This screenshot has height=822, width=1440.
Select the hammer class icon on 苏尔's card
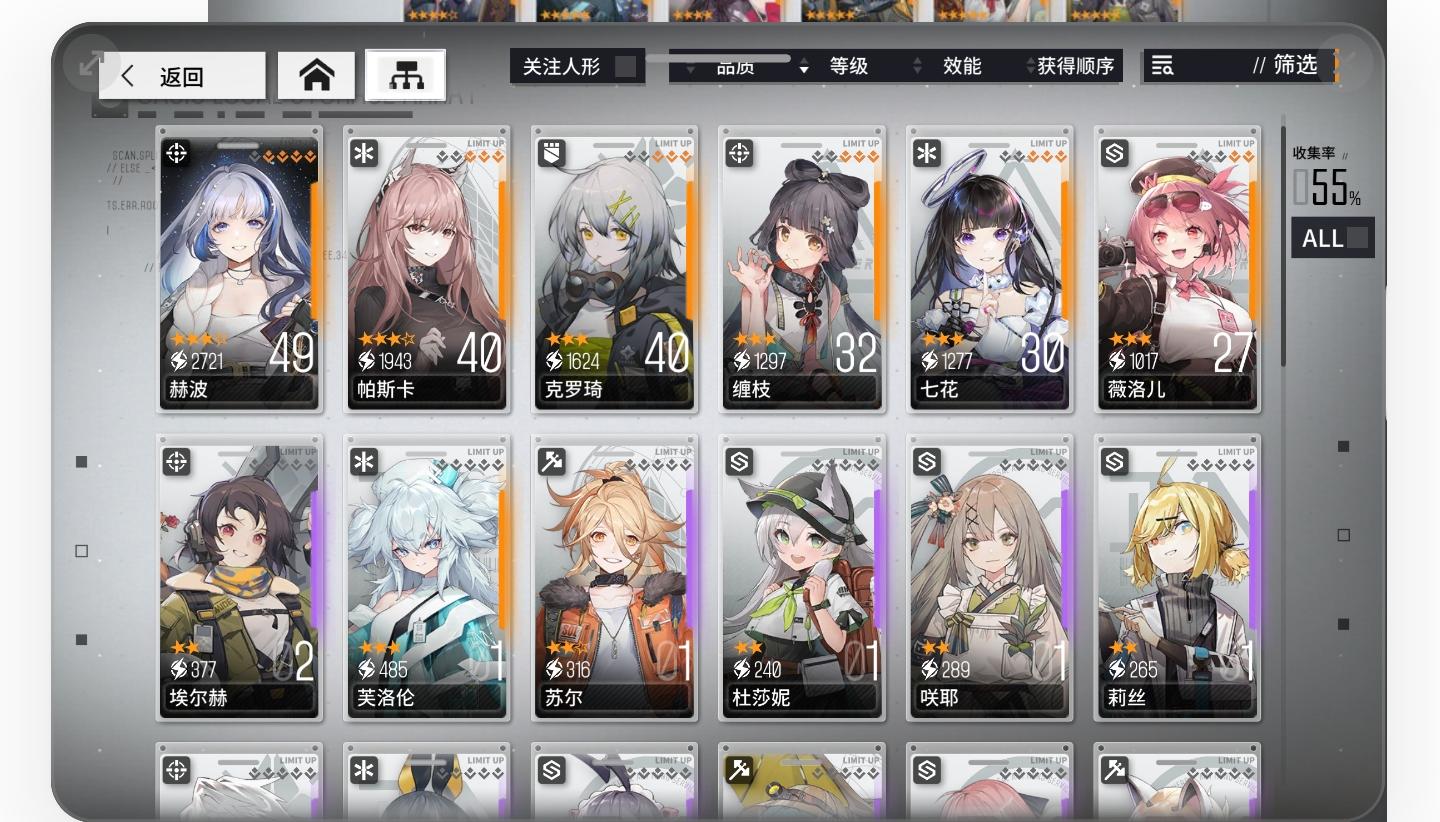(x=551, y=461)
